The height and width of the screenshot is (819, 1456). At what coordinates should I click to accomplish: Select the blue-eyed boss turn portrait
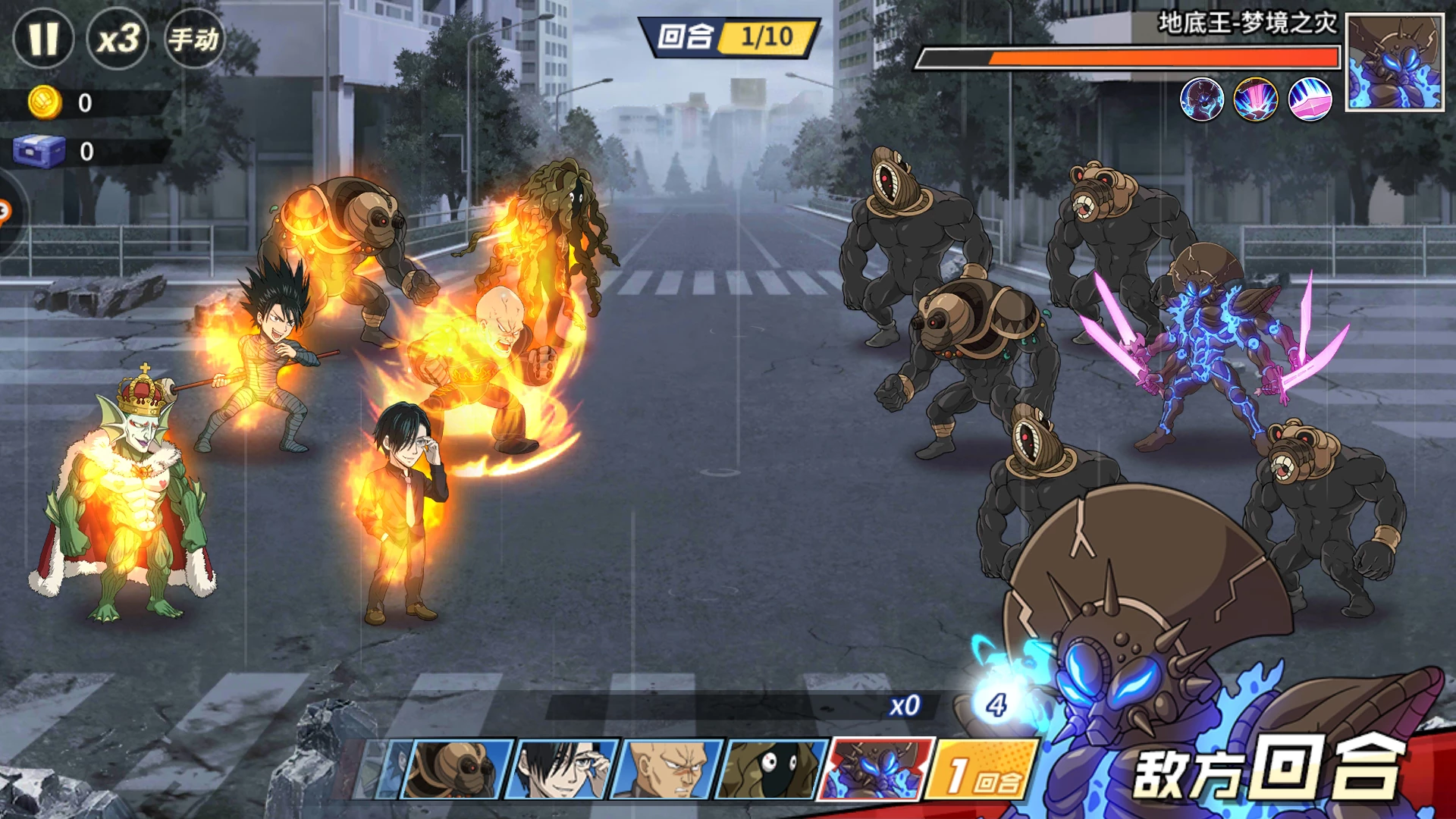point(877,768)
